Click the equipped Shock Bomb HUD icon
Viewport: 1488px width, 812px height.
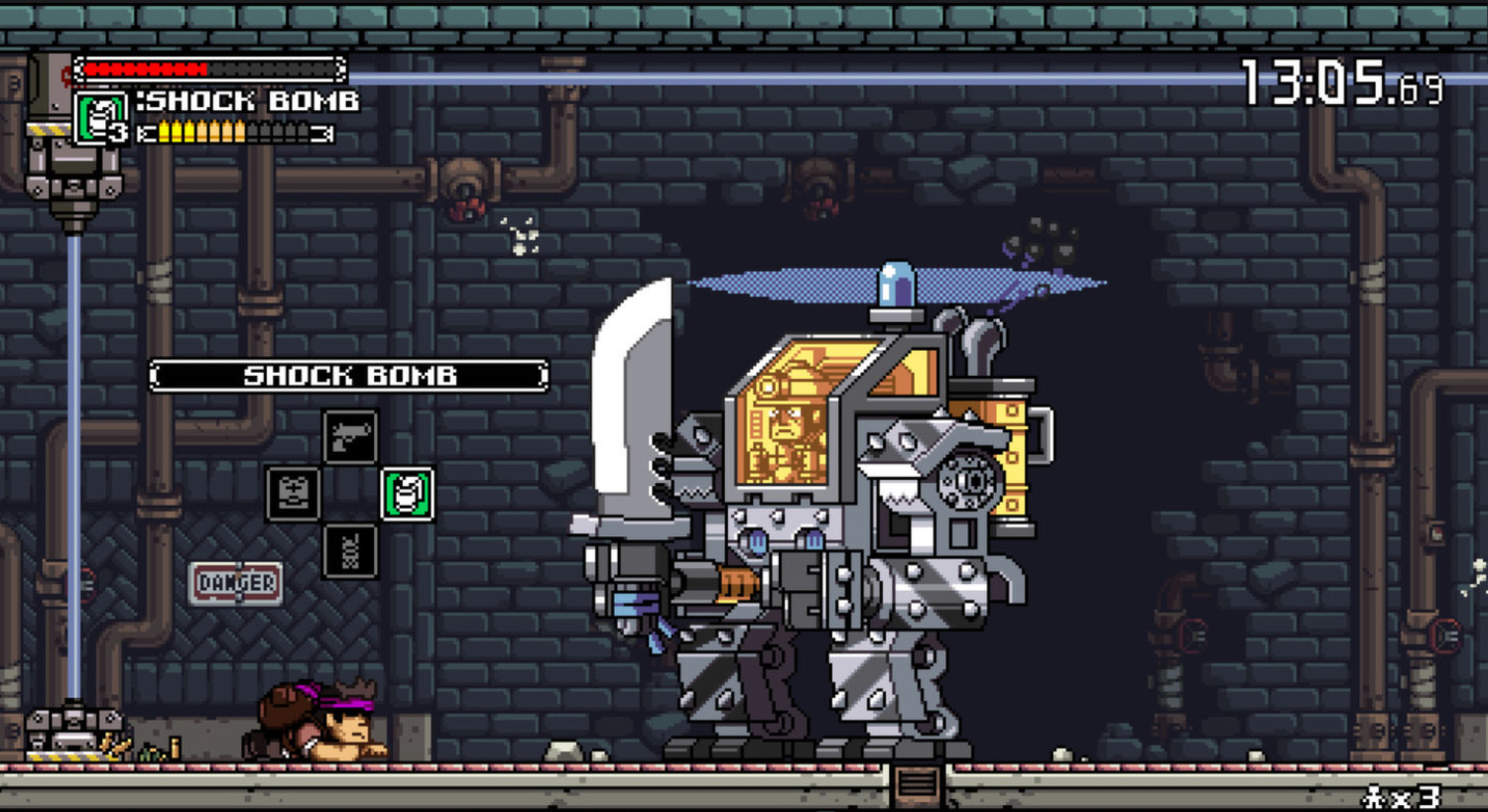pyautogui.click(x=100, y=117)
